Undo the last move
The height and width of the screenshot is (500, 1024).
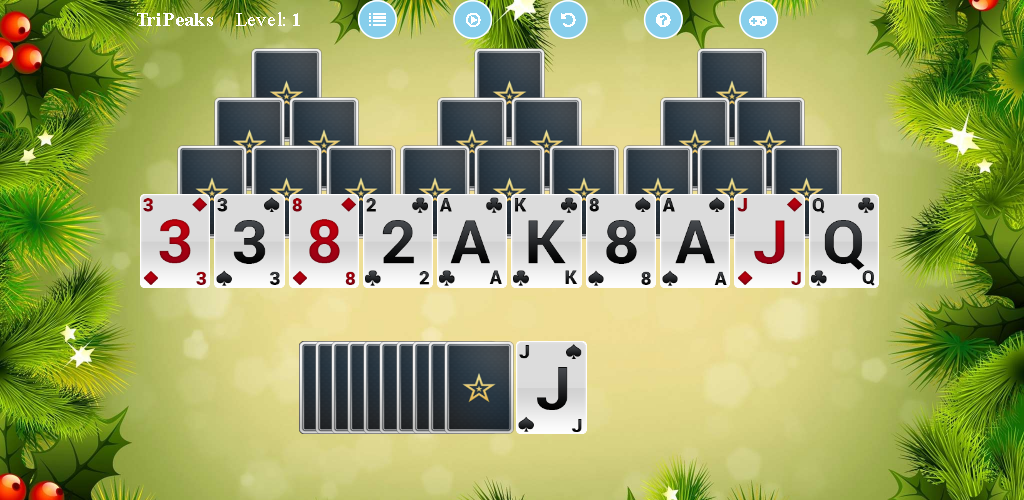tap(568, 20)
